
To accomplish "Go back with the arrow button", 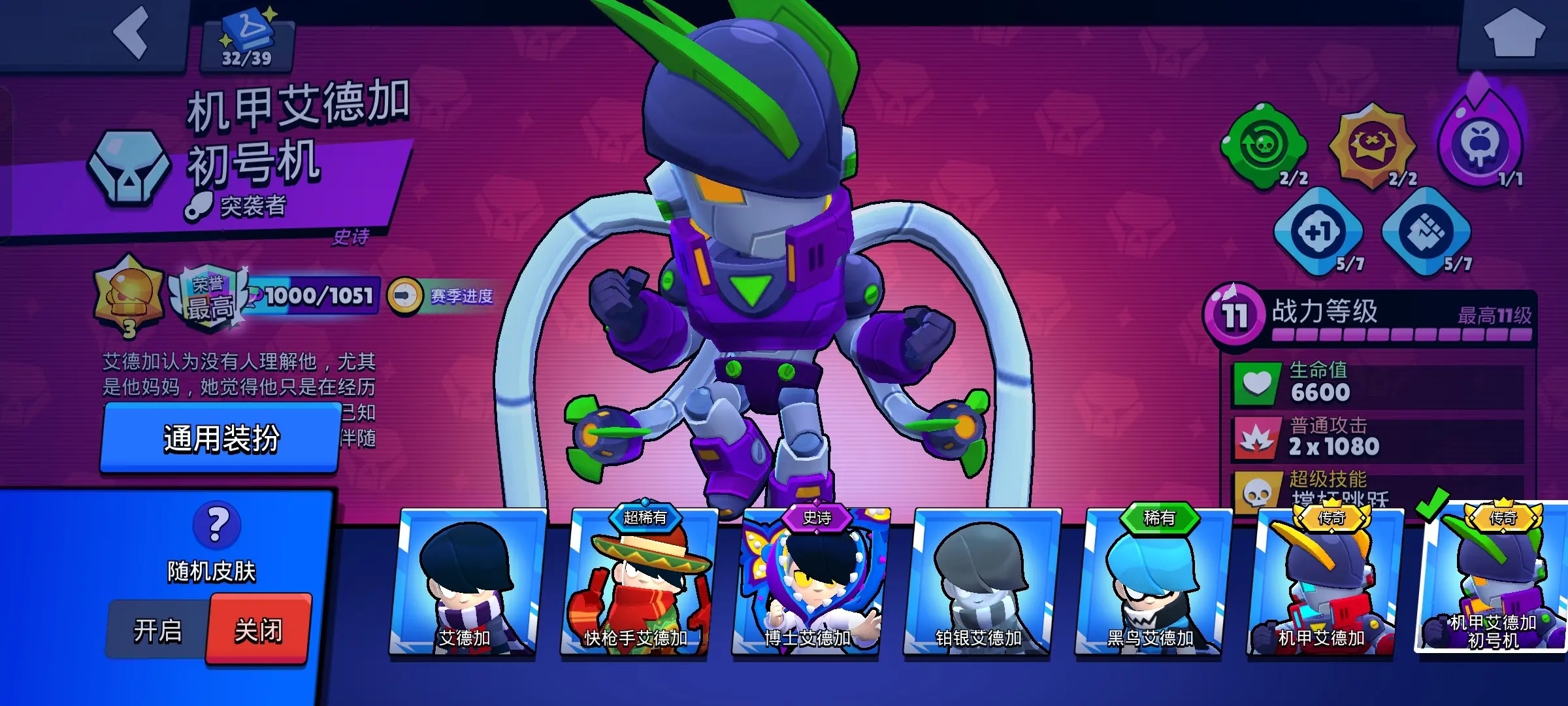I will pos(131,33).
